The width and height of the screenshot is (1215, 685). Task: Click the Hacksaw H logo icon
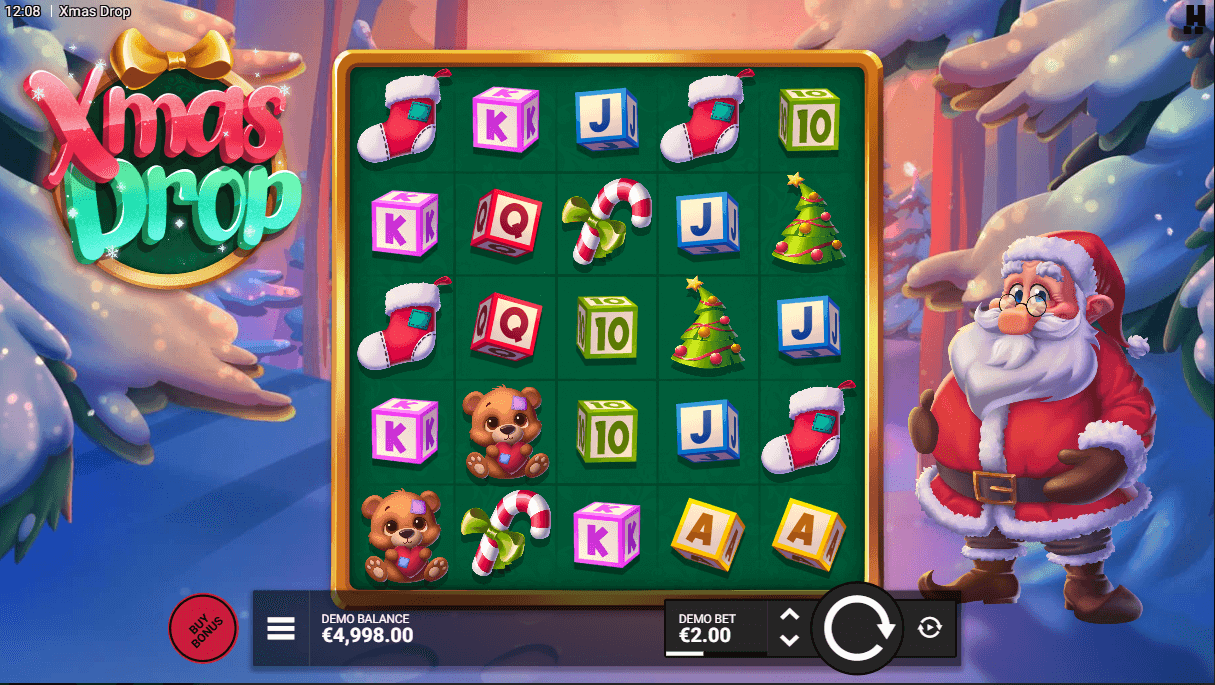(x=1194, y=19)
